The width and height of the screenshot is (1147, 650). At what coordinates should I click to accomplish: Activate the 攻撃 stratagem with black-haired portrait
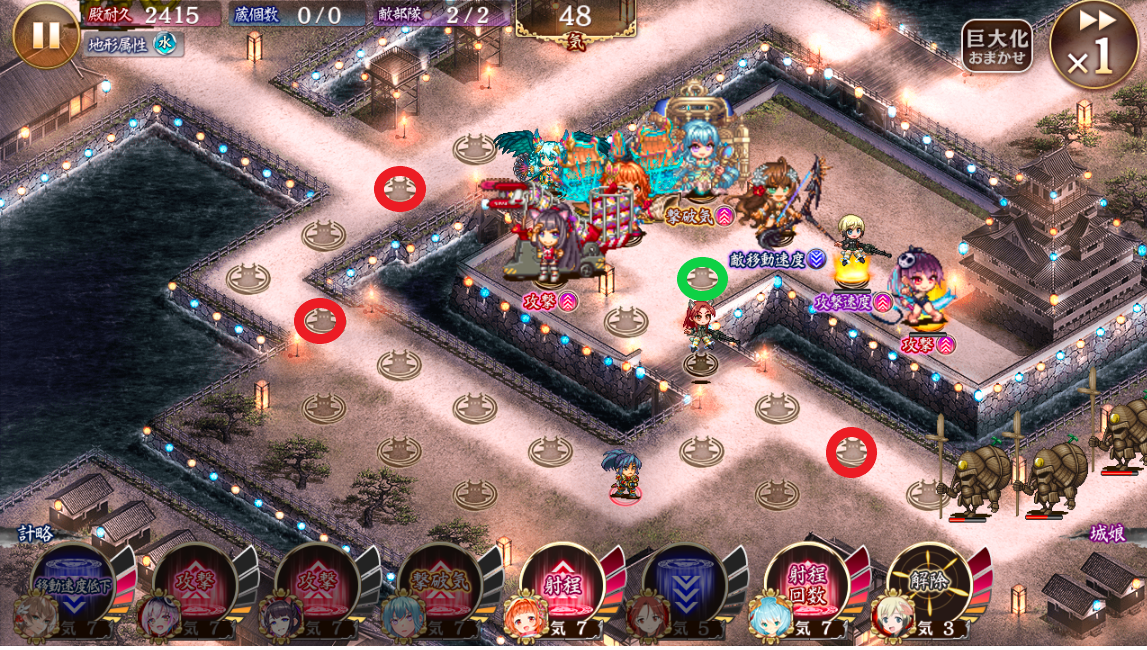316,586
